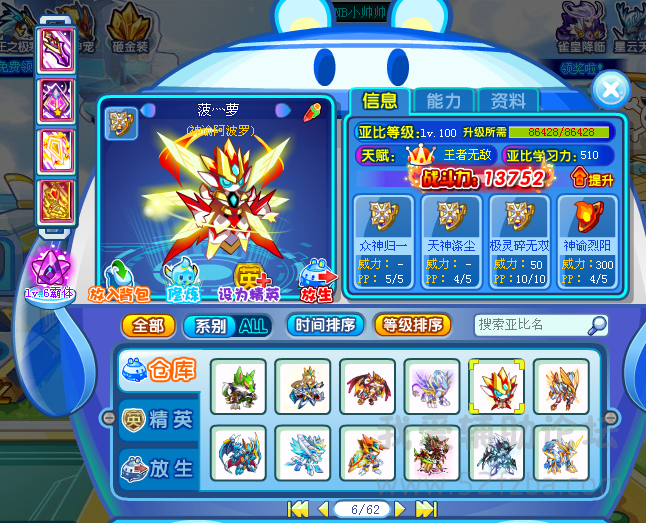Select the 信息 tab
The height and width of the screenshot is (523, 646).
click(x=379, y=100)
